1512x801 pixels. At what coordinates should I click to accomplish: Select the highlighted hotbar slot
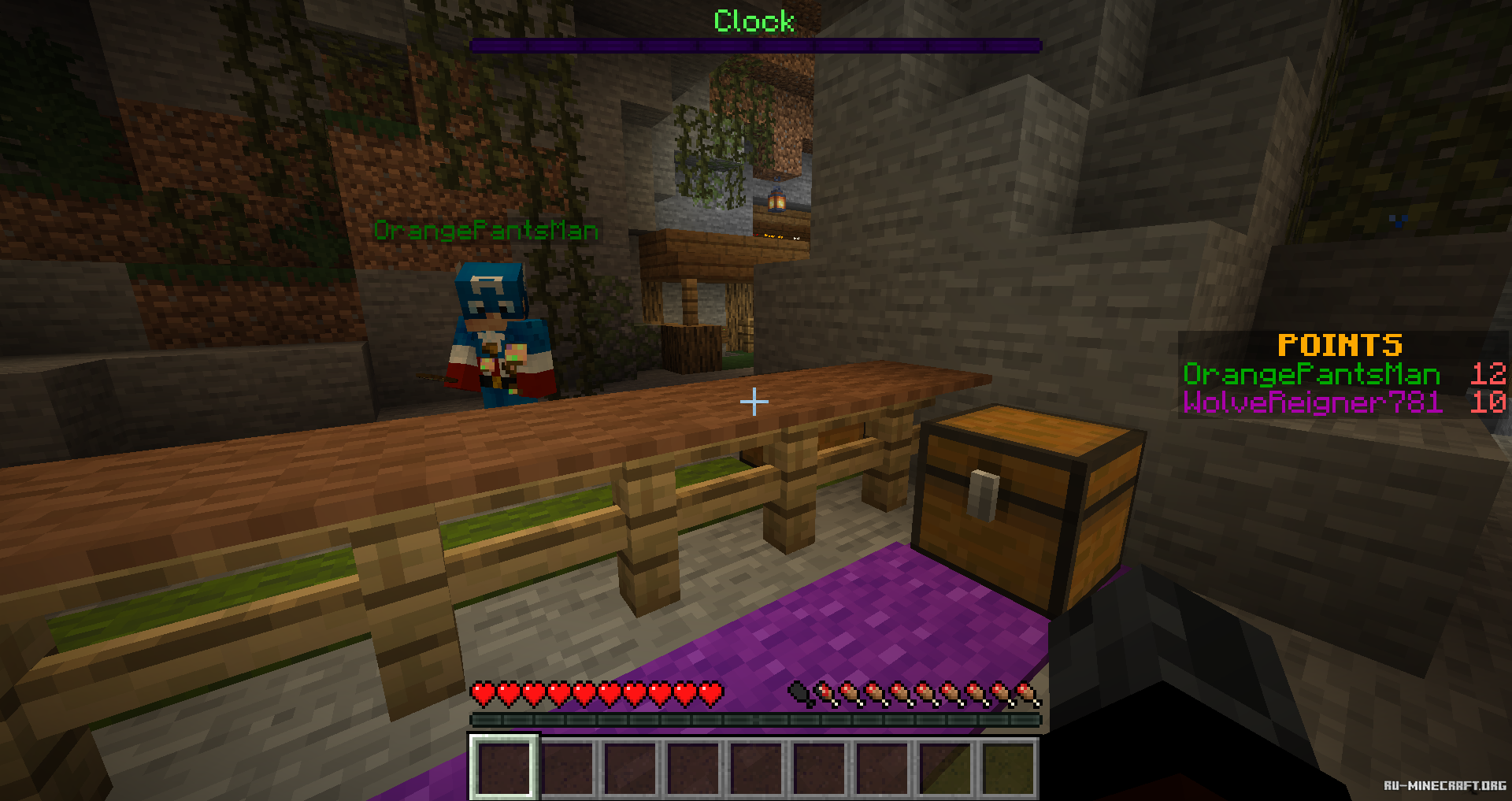coord(504,767)
